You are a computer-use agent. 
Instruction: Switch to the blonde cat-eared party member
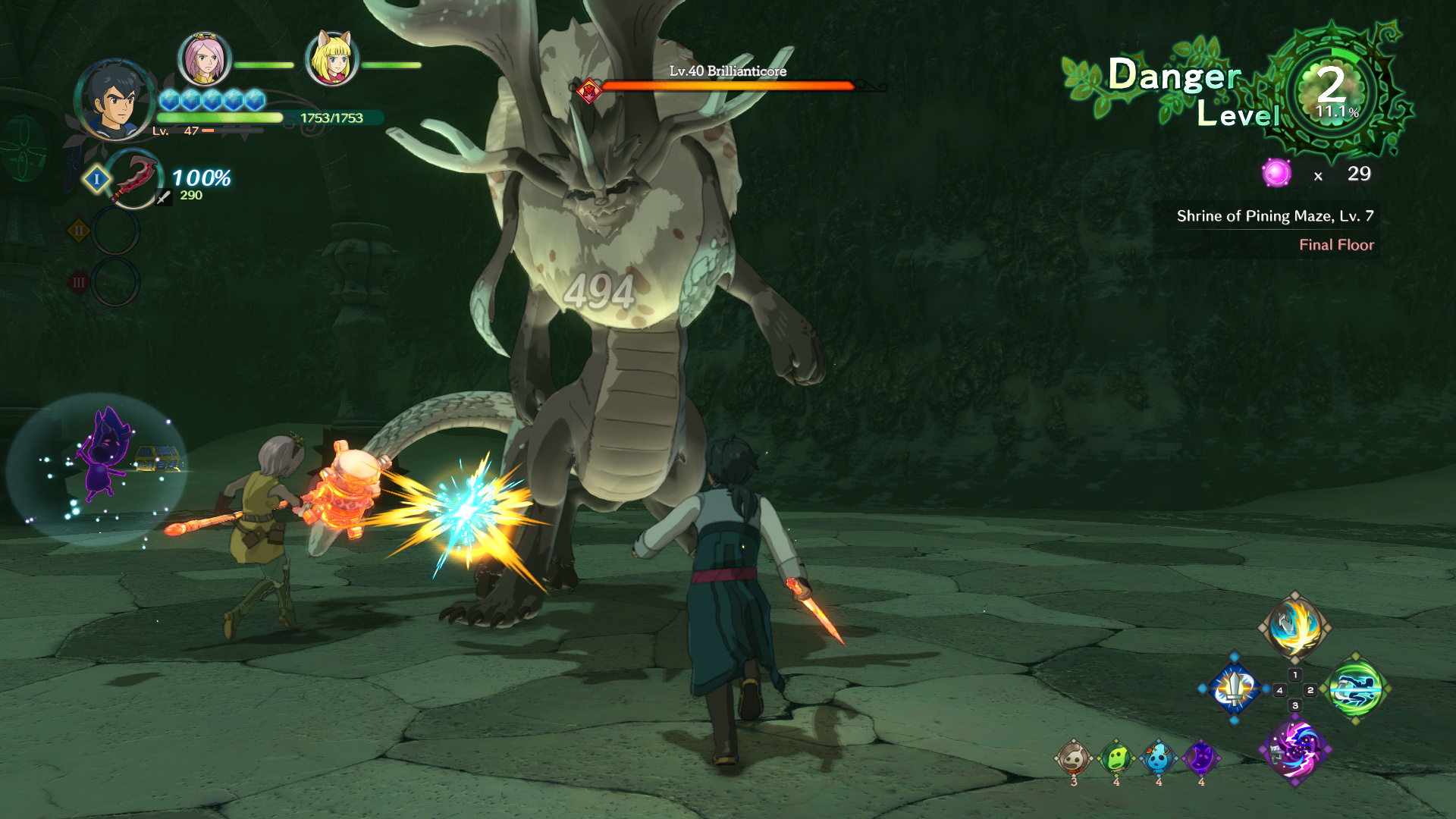coord(331,58)
